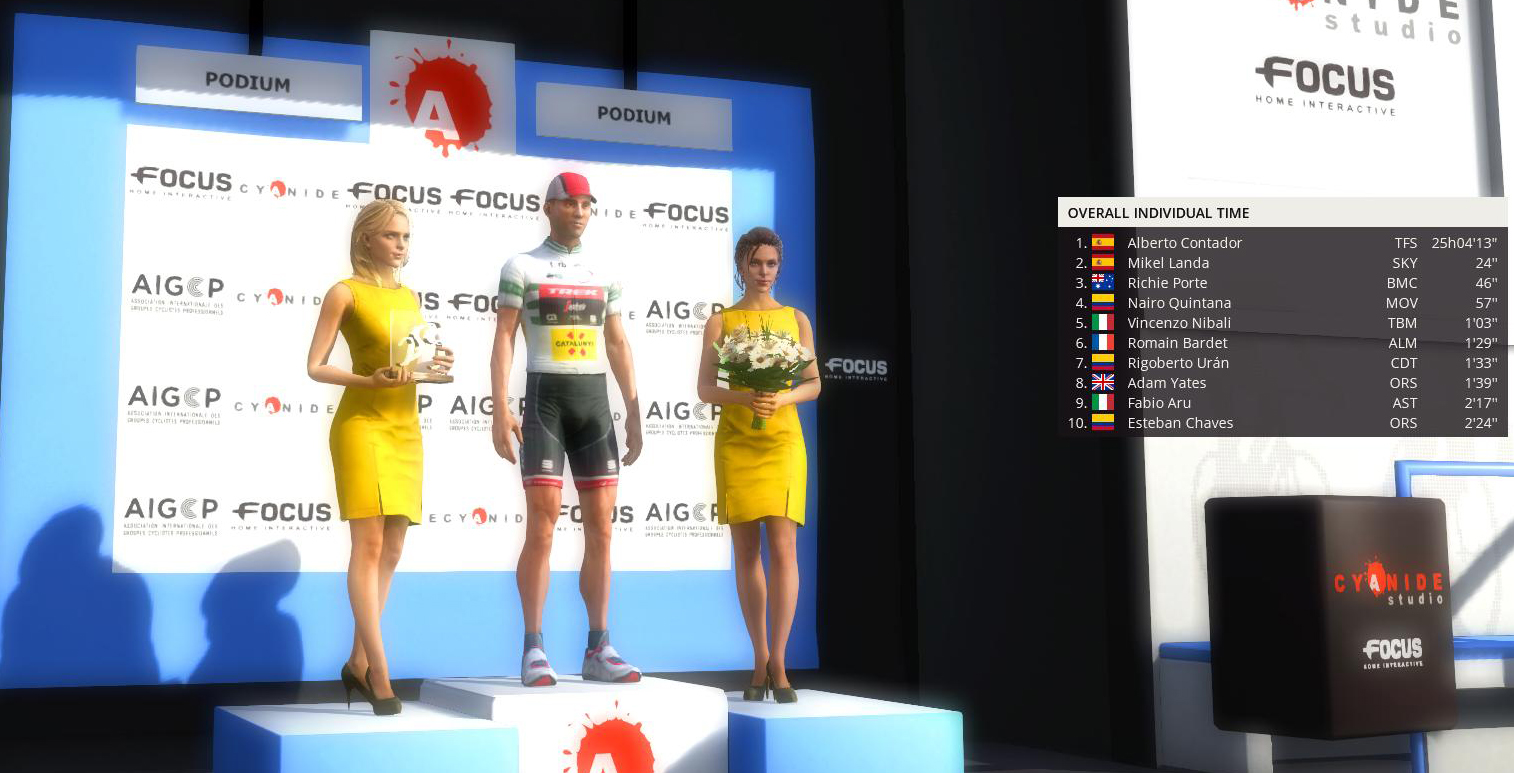Choose Richie Porte in the ranking list
The height and width of the screenshot is (773, 1514).
click(1167, 283)
